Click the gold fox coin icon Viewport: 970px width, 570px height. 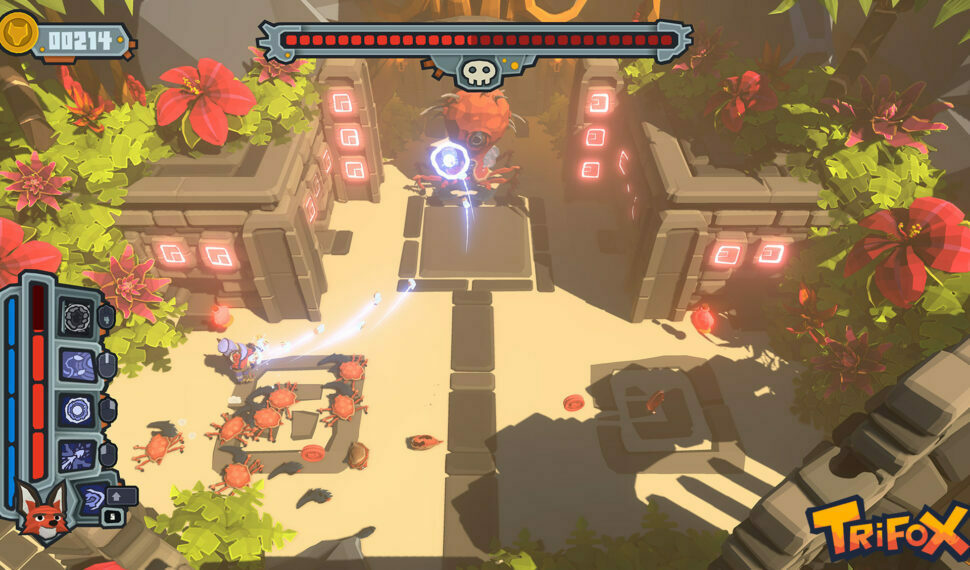(17, 33)
